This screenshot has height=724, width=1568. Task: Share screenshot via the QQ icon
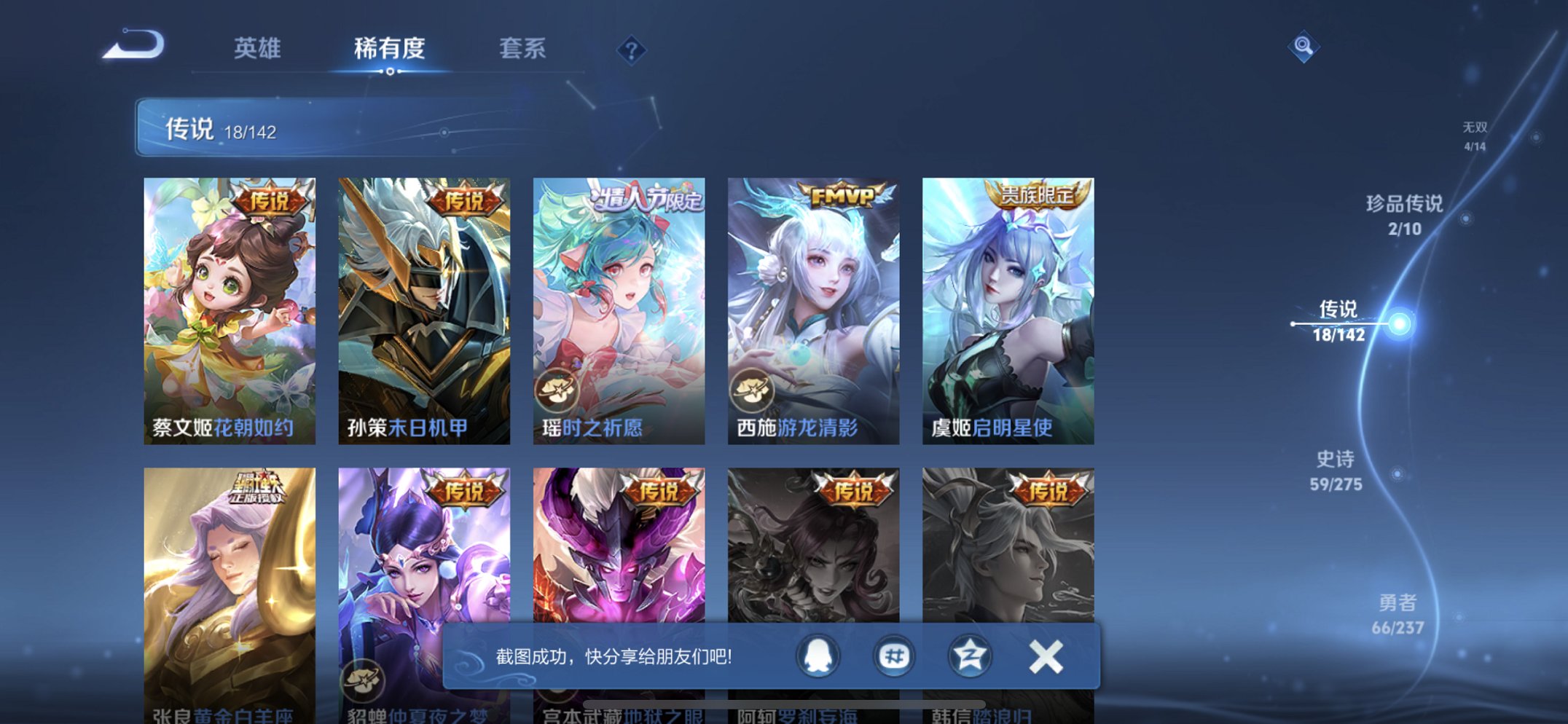pyautogui.click(x=817, y=655)
